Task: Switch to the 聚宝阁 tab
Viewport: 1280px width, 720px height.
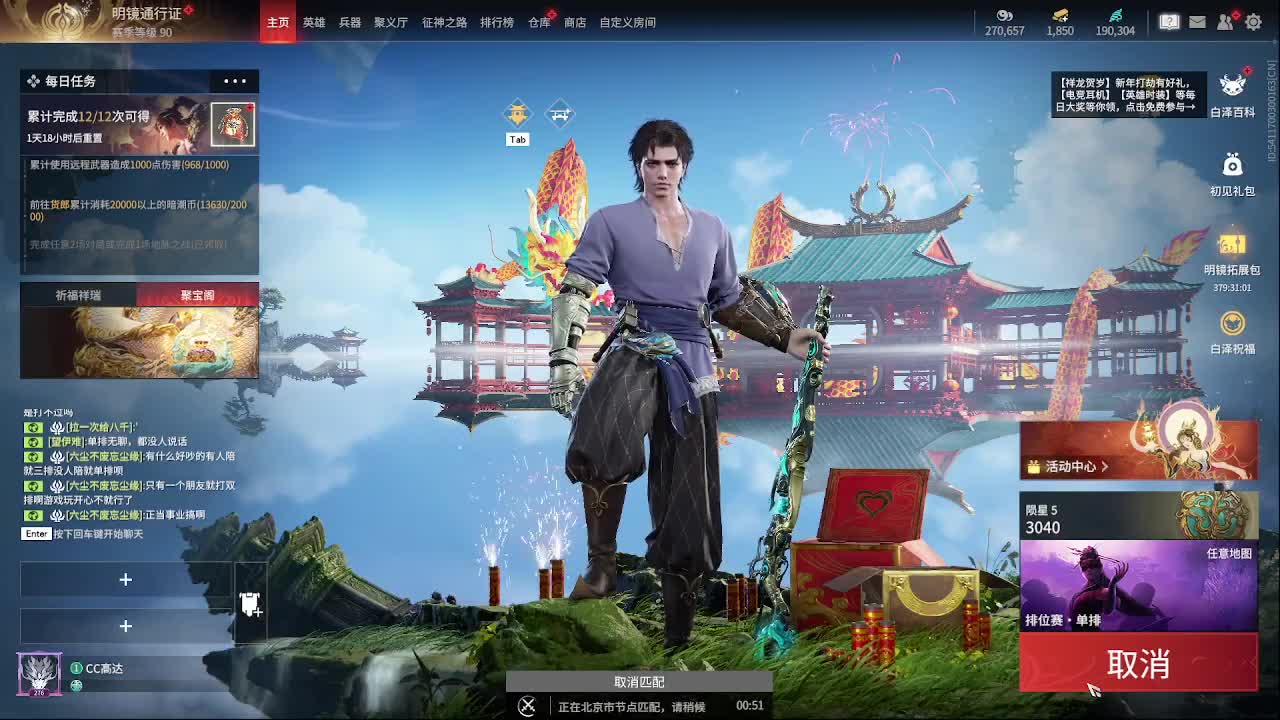Action: point(197,296)
